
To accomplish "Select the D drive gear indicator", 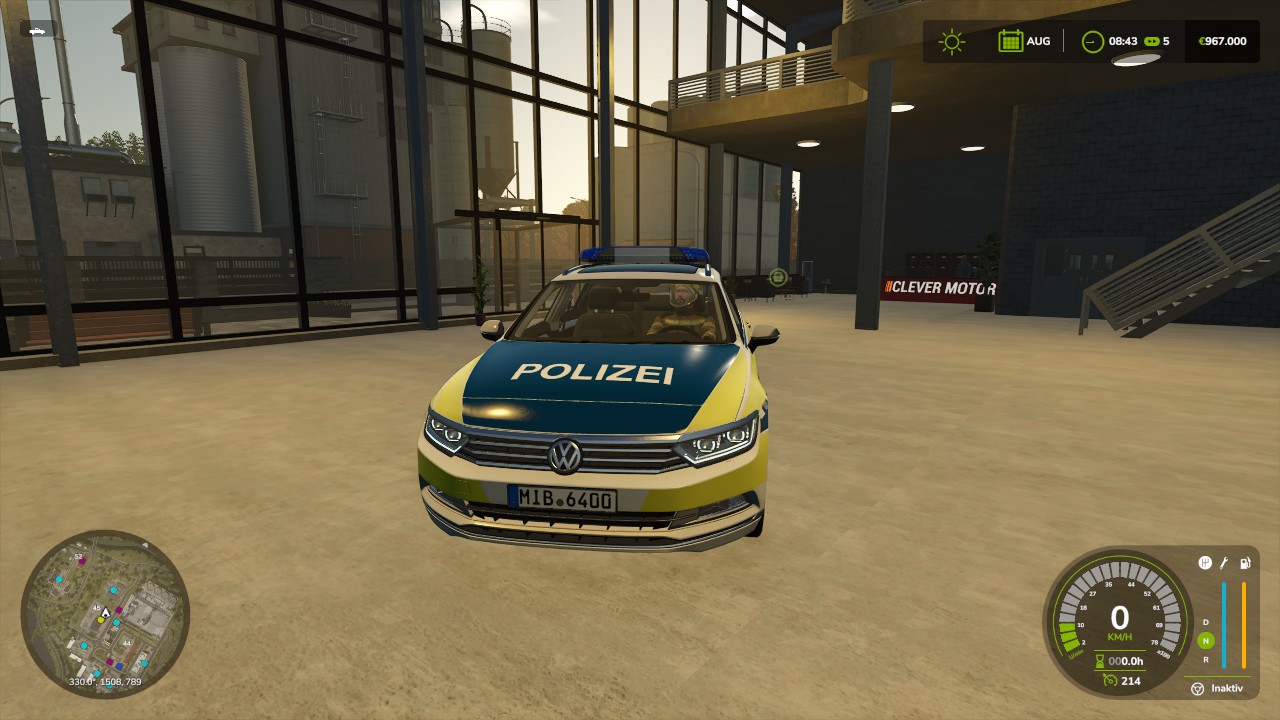I will pyautogui.click(x=1205, y=622).
